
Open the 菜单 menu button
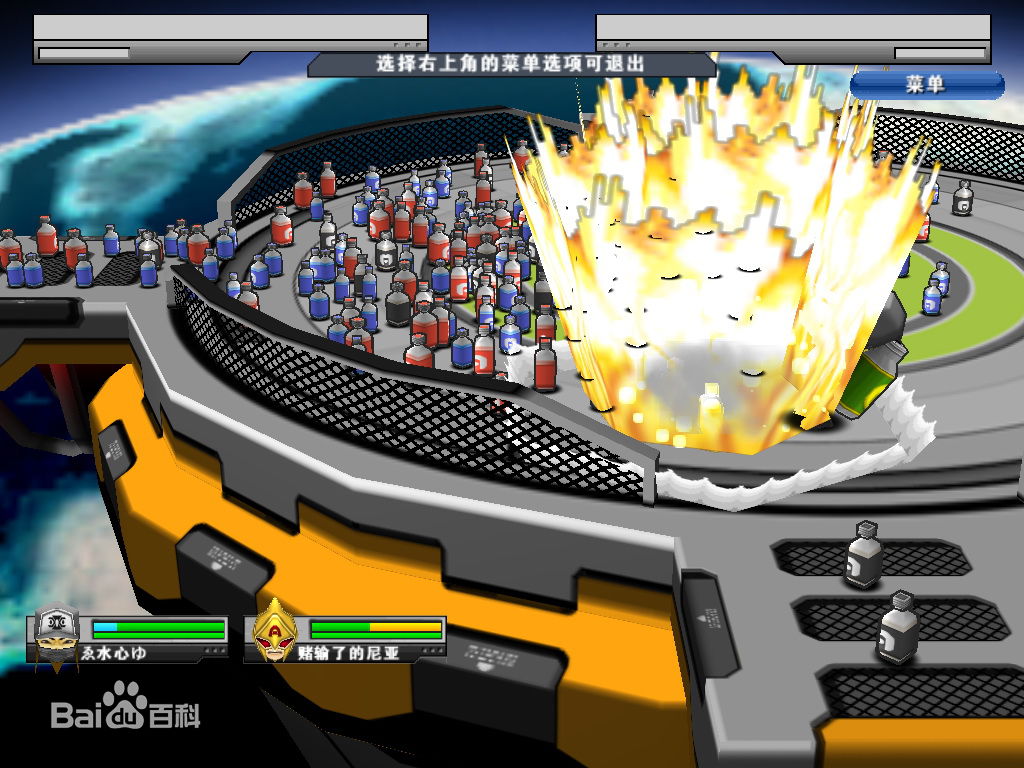pos(926,85)
